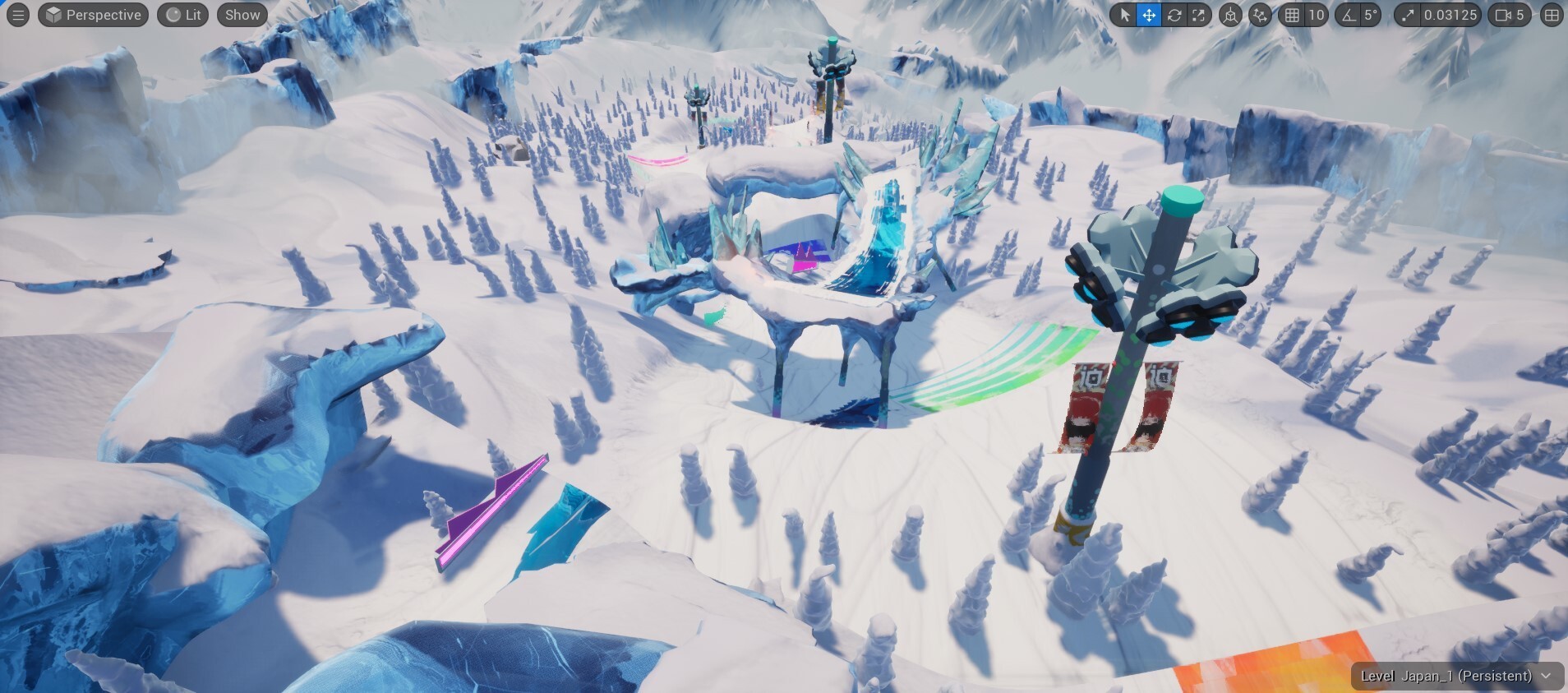Toggle scale snapping control
The width and height of the screenshot is (1568, 693).
(1407, 15)
